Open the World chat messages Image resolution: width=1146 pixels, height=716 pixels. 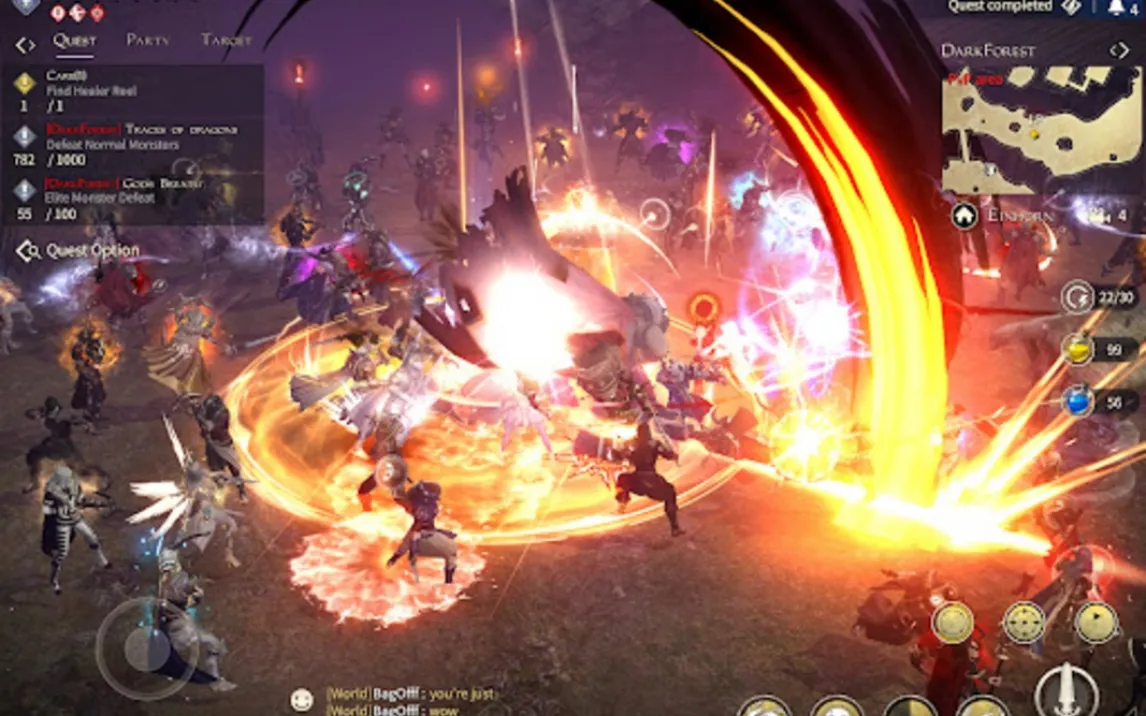(x=410, y=701)
